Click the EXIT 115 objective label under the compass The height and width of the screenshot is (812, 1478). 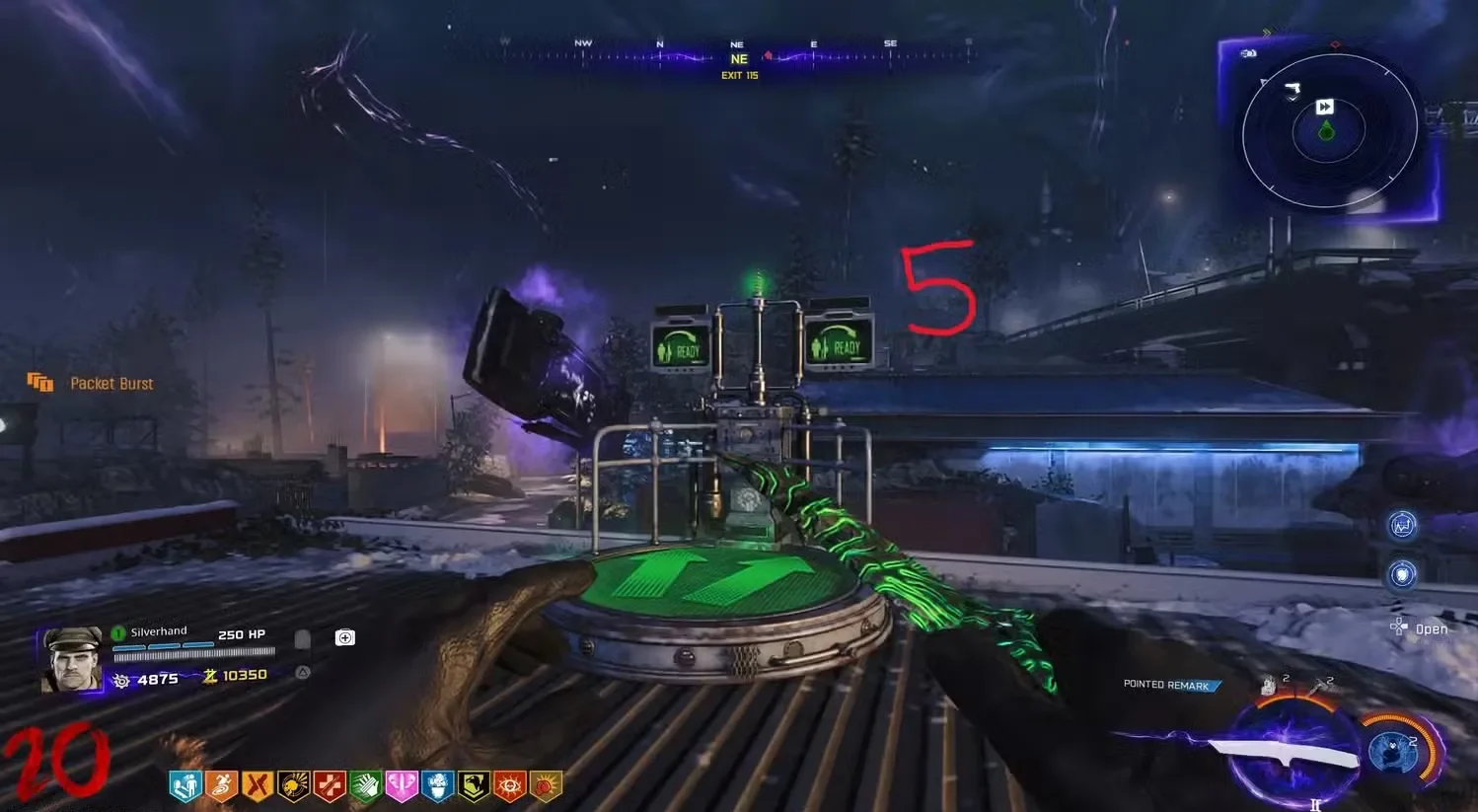click(739, 75)
